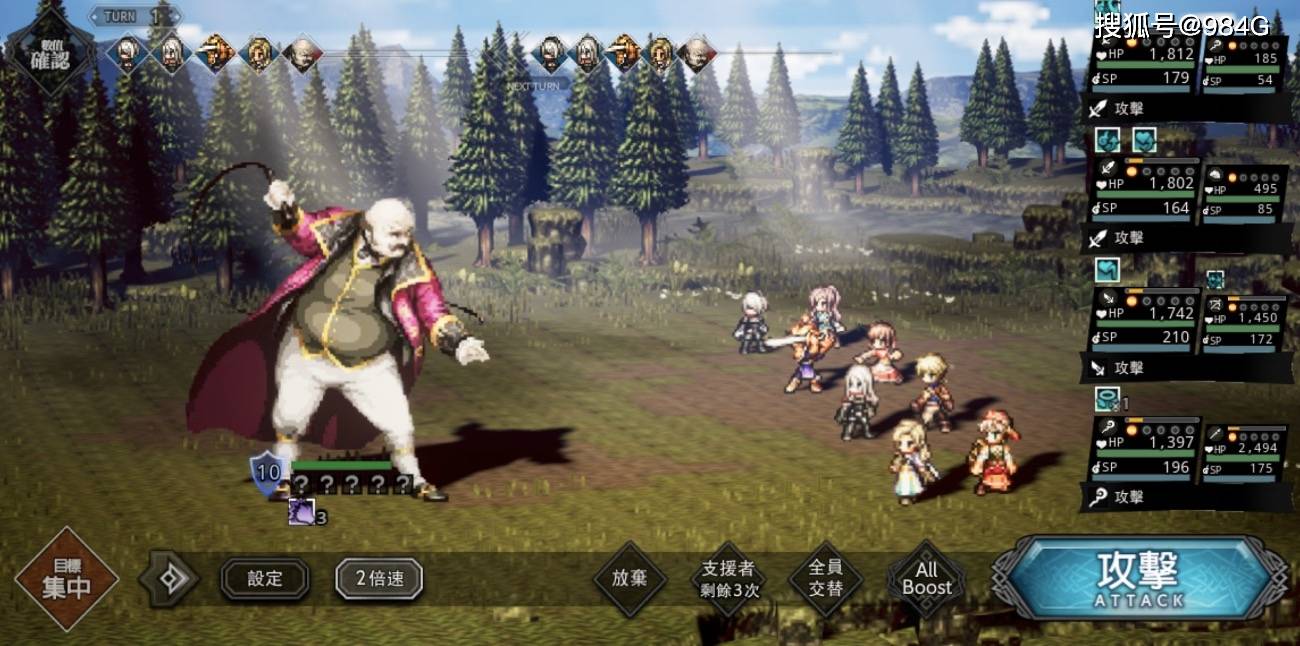Pick the back-row character with 495 HP
The height and width of the screenshot is (646, 1300).
pos(1244,197)
